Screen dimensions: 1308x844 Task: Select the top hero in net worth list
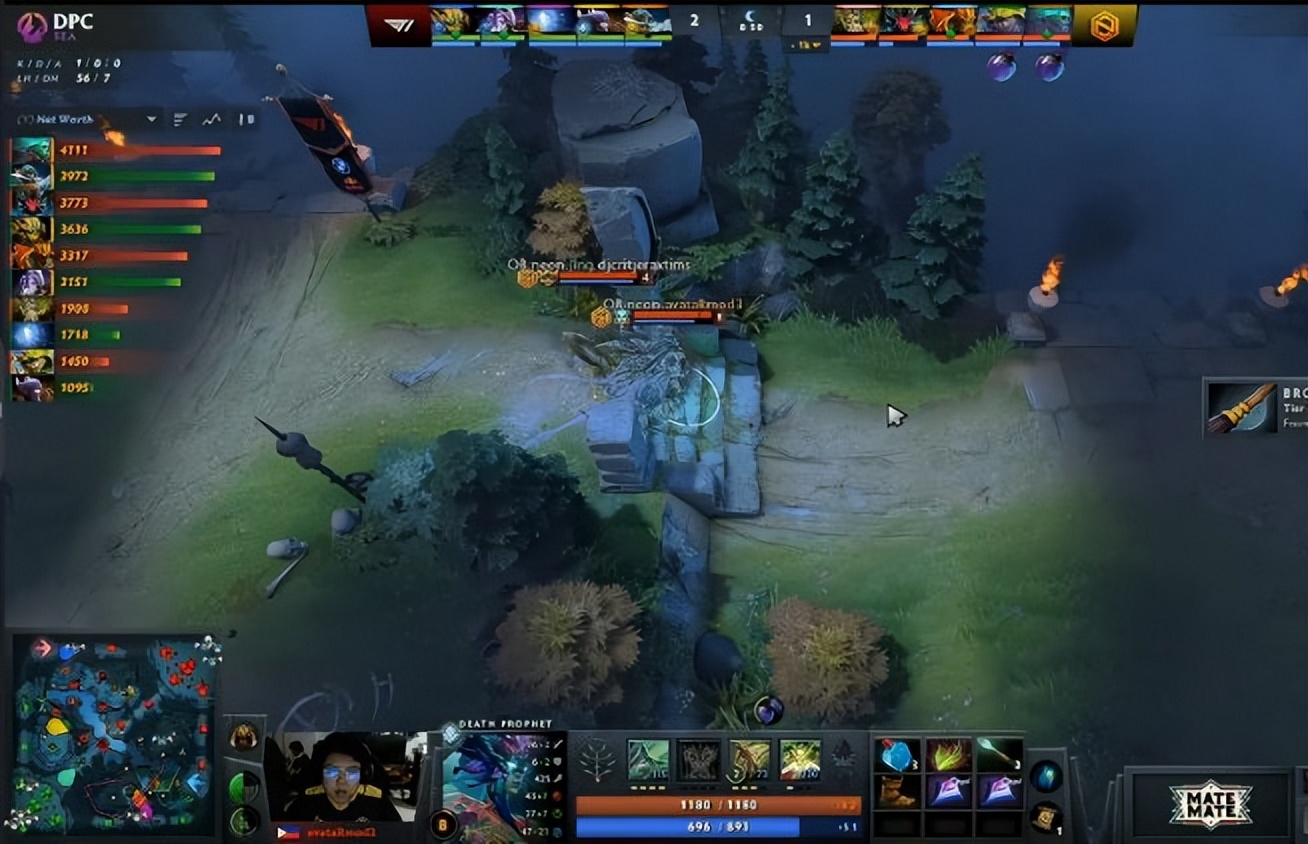tap(31, 150)
